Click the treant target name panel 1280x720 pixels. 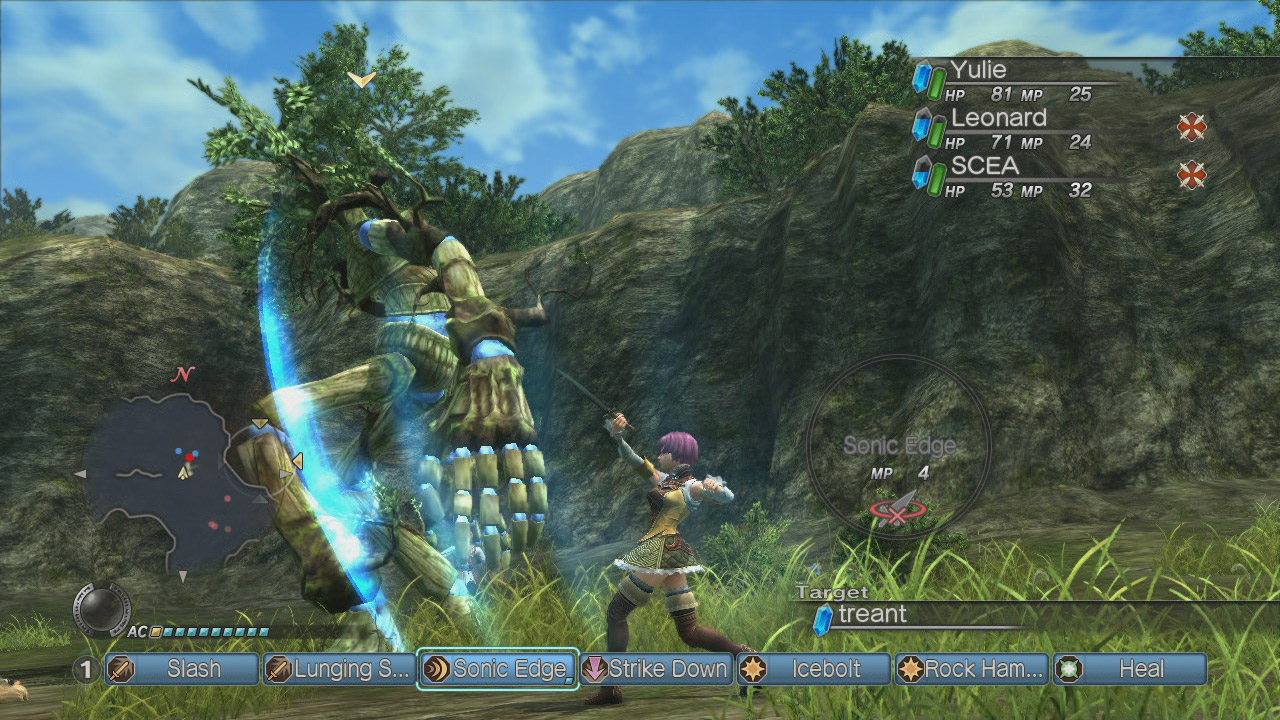point(900,615)
